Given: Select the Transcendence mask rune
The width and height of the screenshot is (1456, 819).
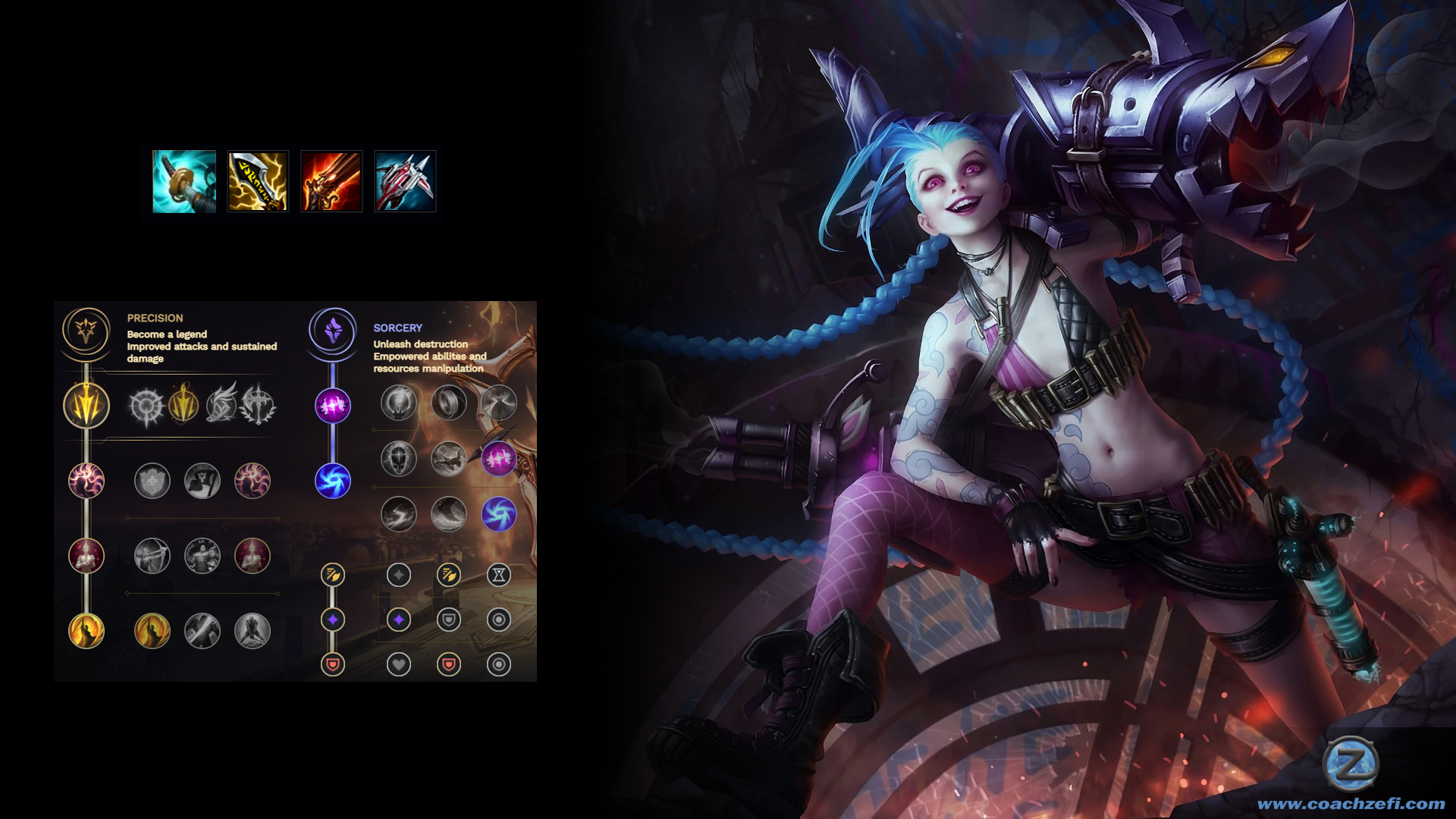Looking at the screenshot, I should tap(399, 459).
